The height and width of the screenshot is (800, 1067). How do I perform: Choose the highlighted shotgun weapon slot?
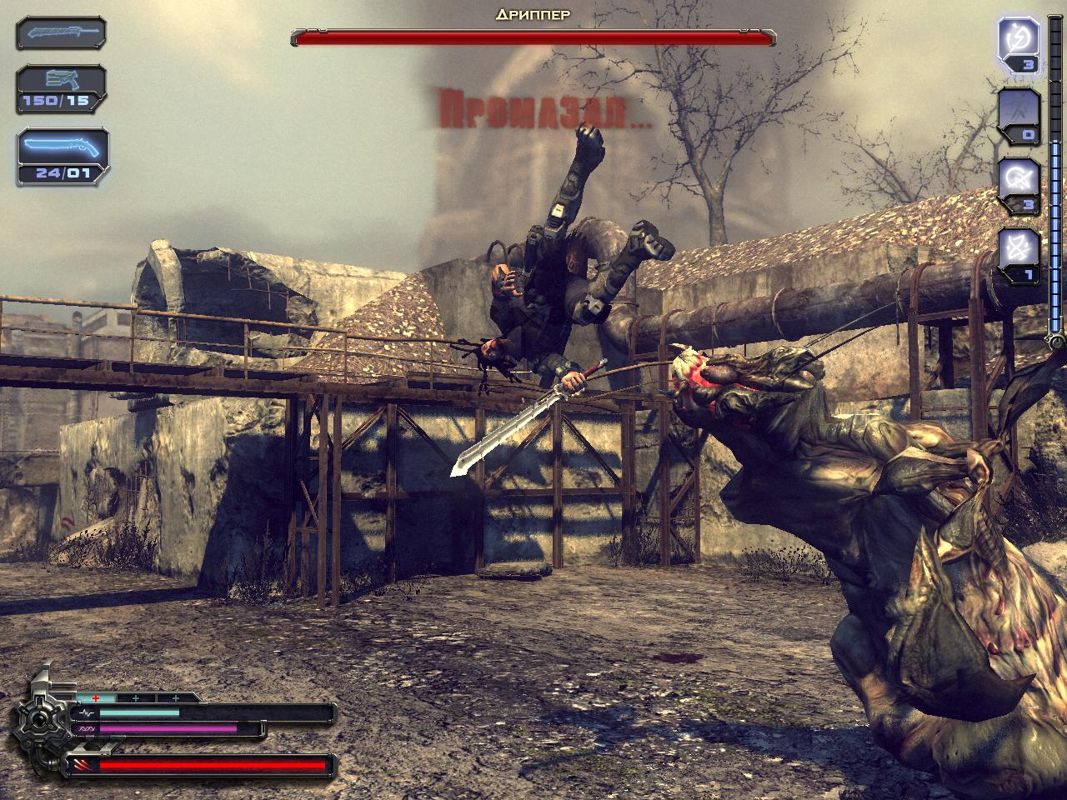62,154
